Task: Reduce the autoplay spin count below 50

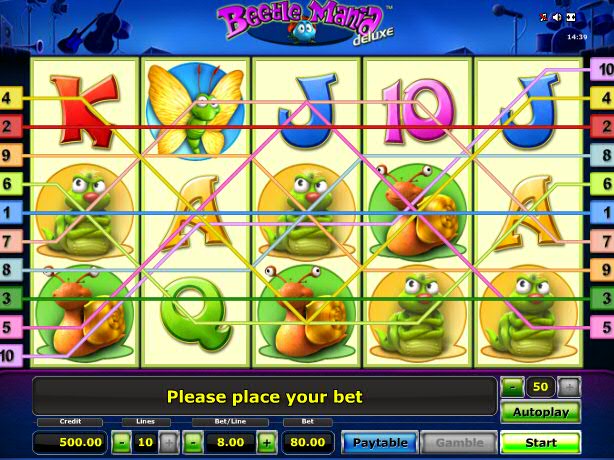Action: click(512, 386)
